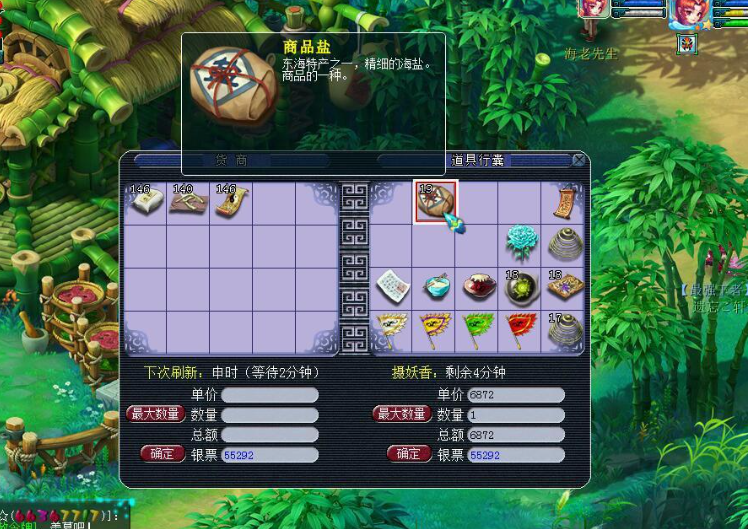
Task: Select the brown cloth goods in shop
Action: pos(187,201)
